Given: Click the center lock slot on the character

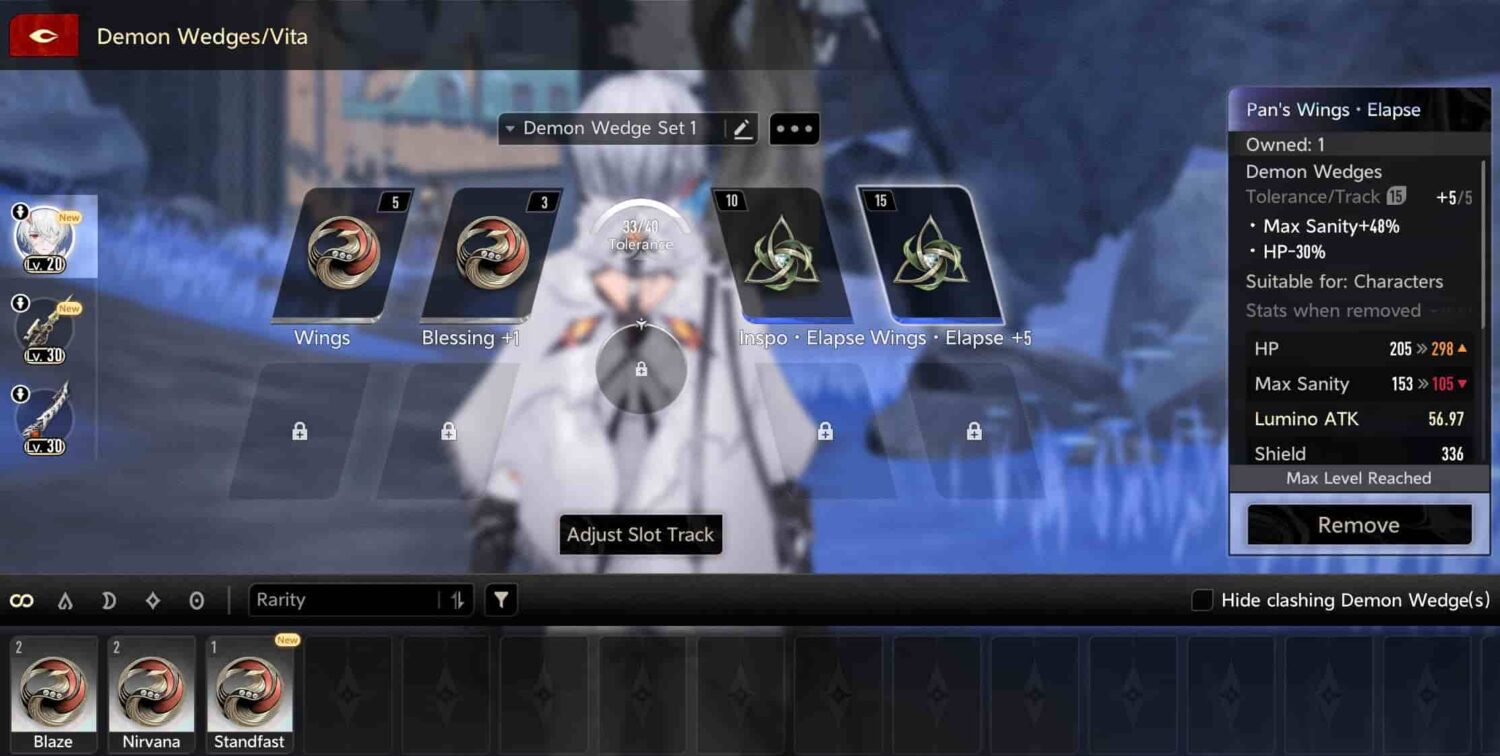Looking at the screenshot, I should pyautogui.click(x=641, y=370).
